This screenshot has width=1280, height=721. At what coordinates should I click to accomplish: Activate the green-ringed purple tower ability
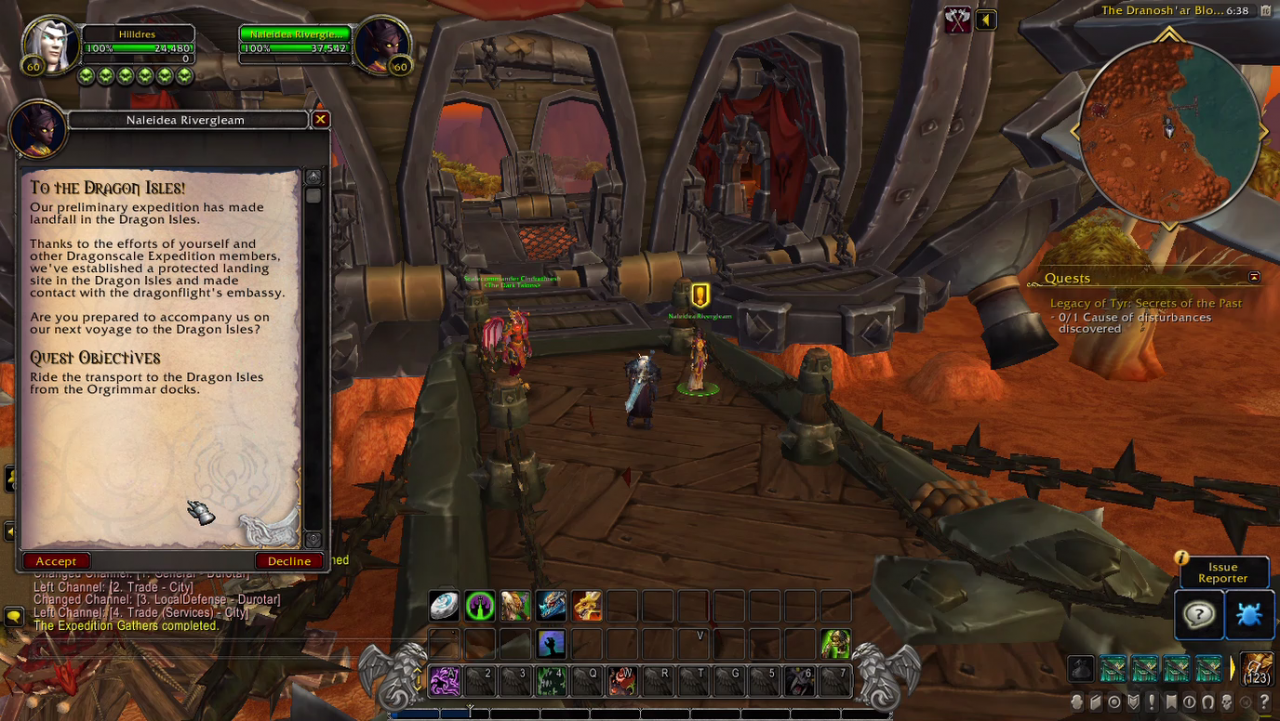(480, 606)
